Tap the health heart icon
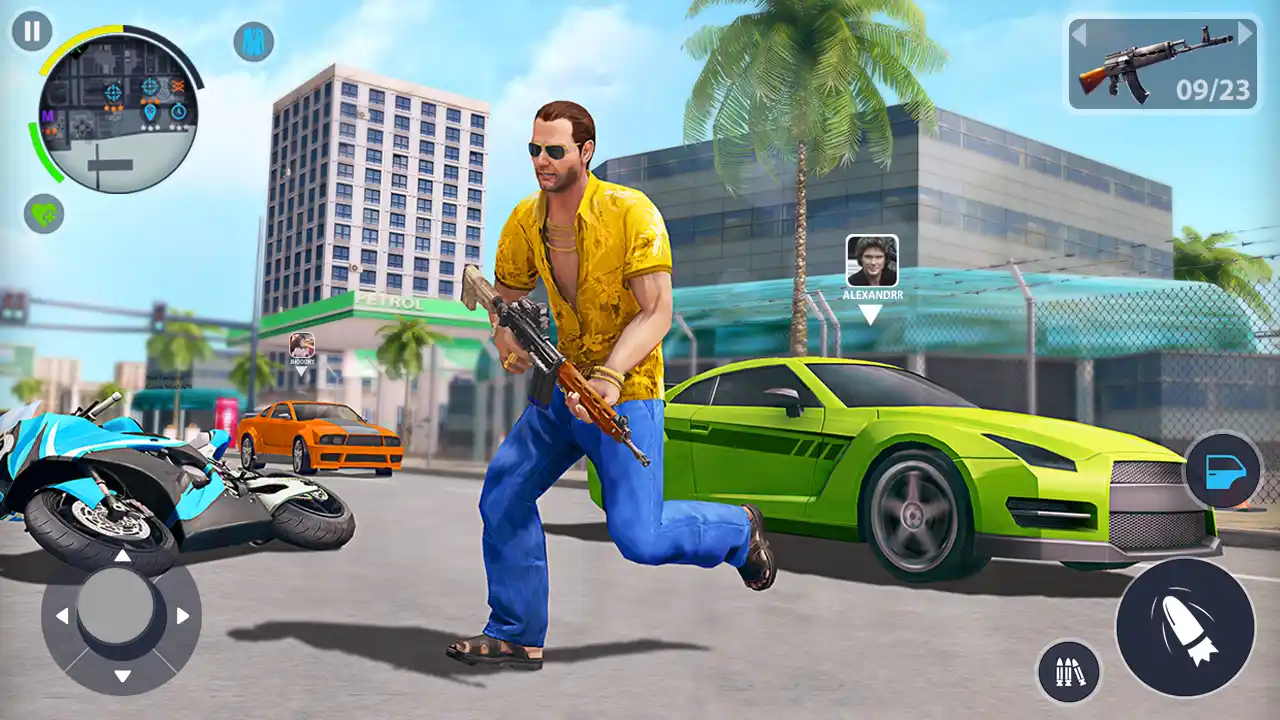This screenshot has width=1280, height=720. pyautogui.click(x=43, y=212)
